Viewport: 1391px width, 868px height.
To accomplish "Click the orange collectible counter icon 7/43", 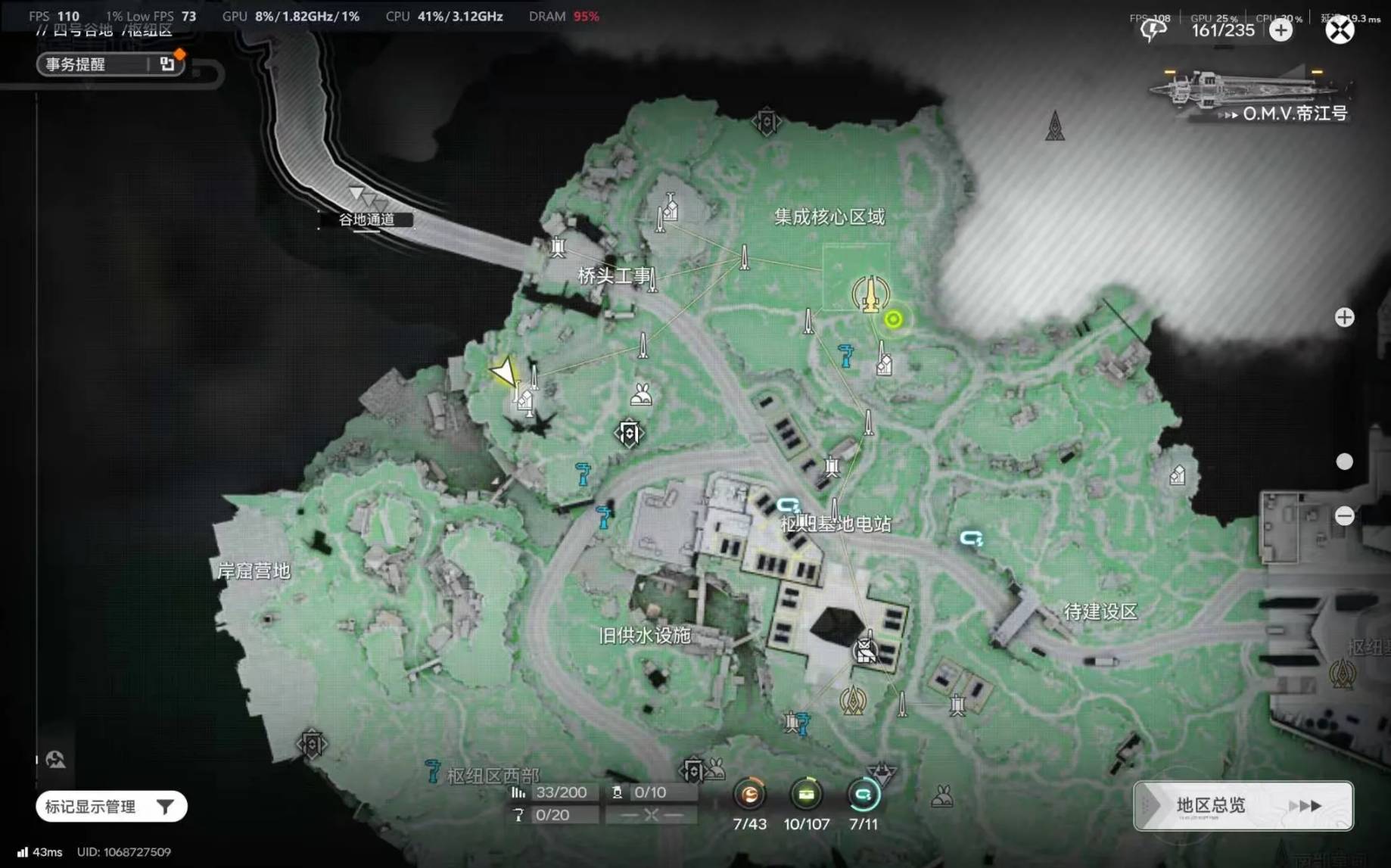I will click(749, 795).
